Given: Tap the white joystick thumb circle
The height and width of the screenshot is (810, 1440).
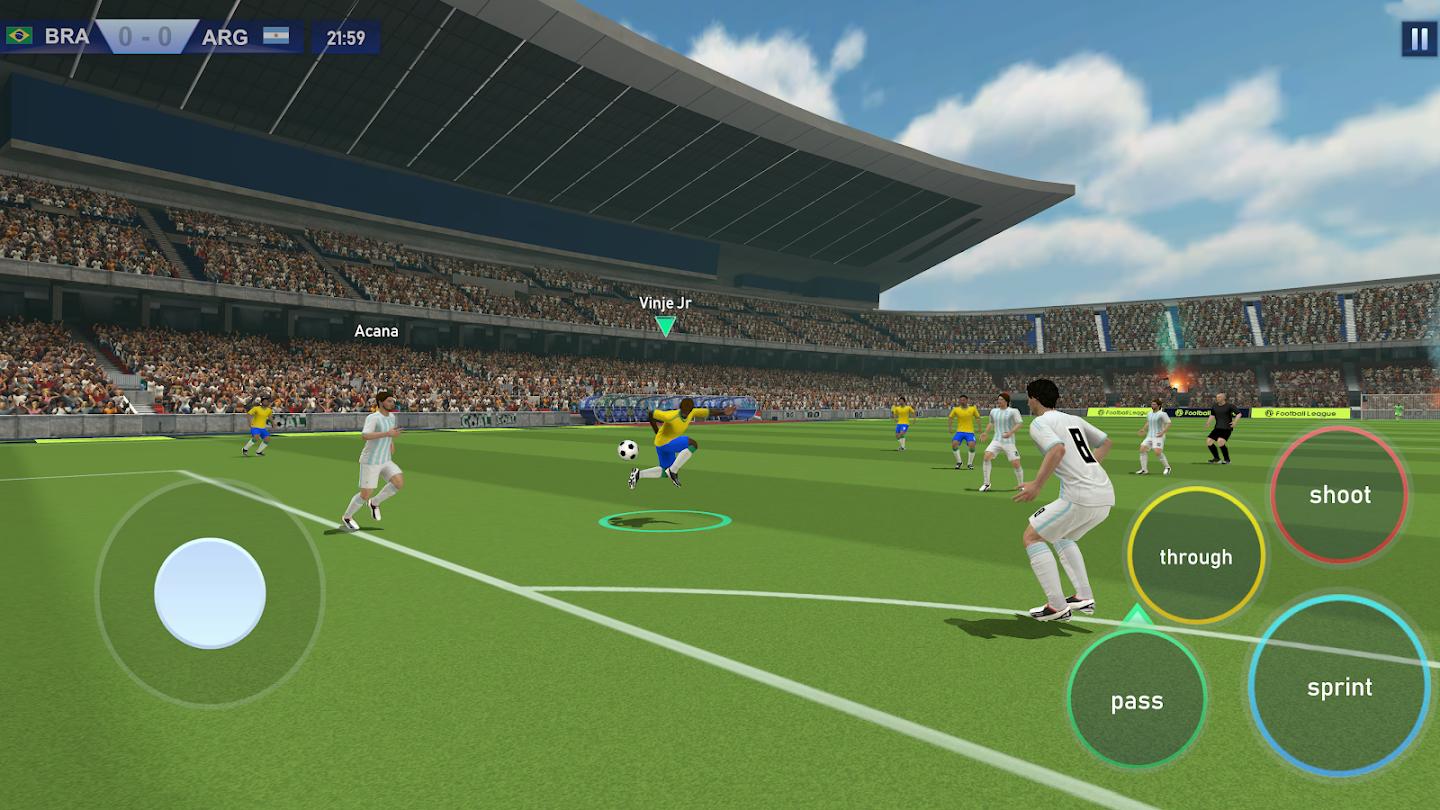Looking at the screenshot, I should (x=211, y=591).
